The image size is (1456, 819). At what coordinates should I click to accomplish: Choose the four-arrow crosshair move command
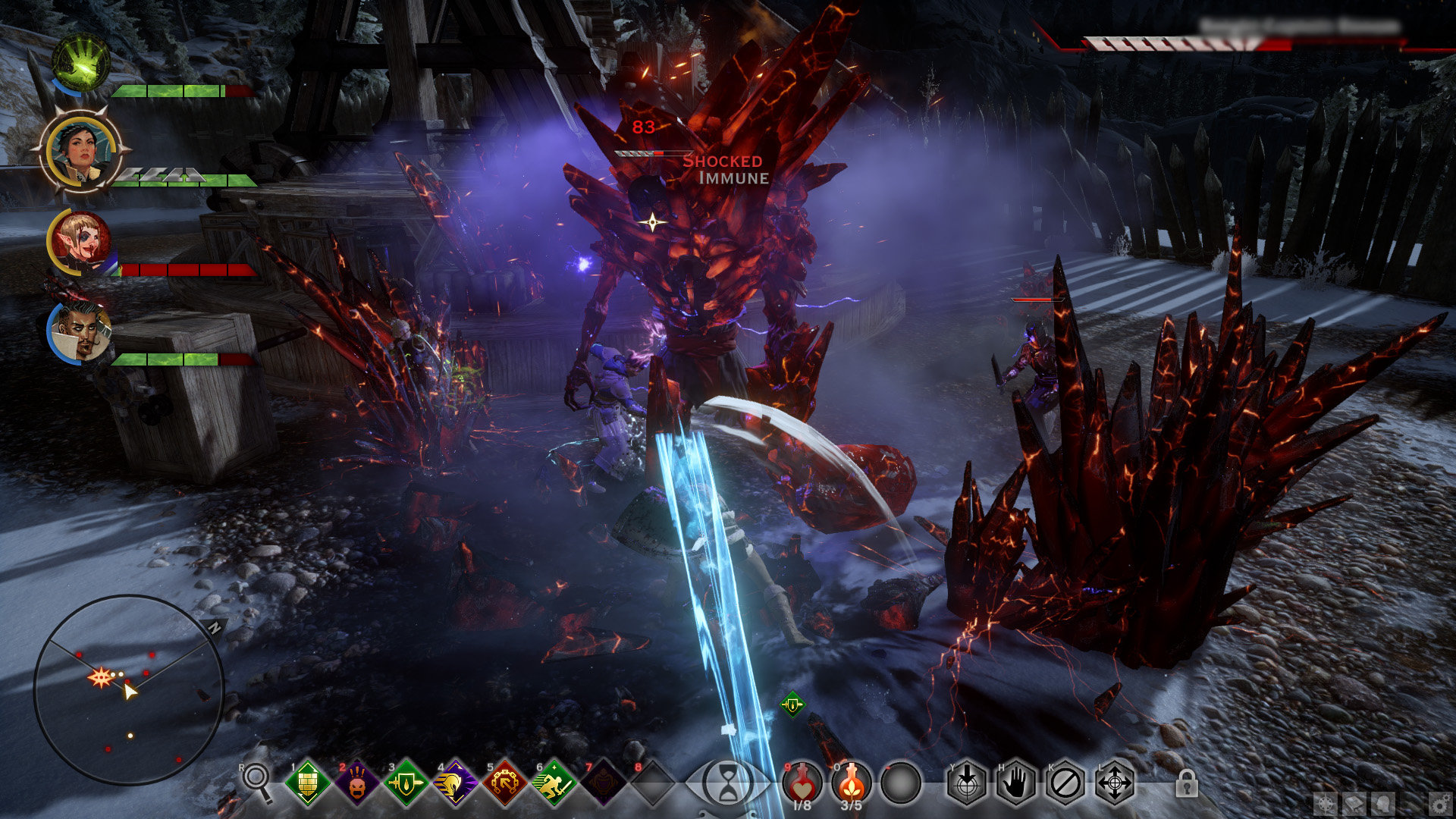[1115, 782]
